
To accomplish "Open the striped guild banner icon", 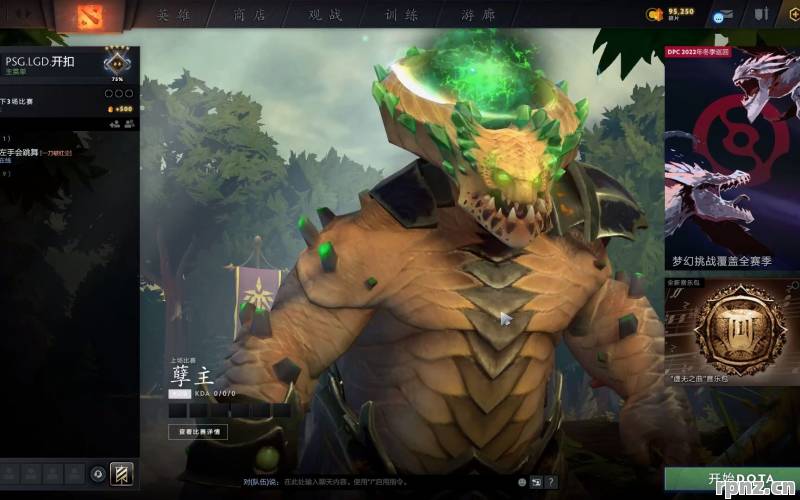I will coord(121,474).
